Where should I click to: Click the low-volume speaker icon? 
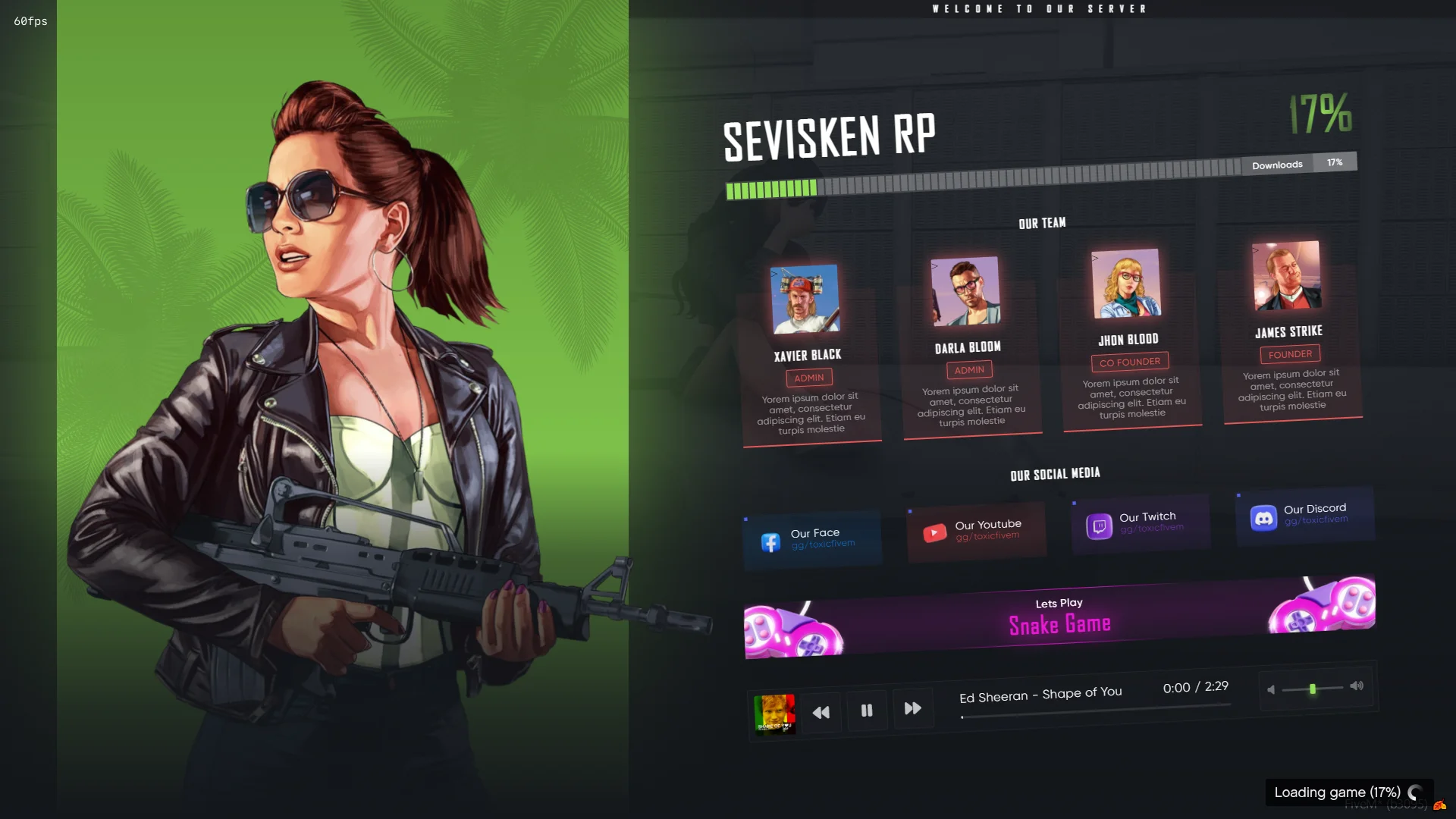[1271, 690]
